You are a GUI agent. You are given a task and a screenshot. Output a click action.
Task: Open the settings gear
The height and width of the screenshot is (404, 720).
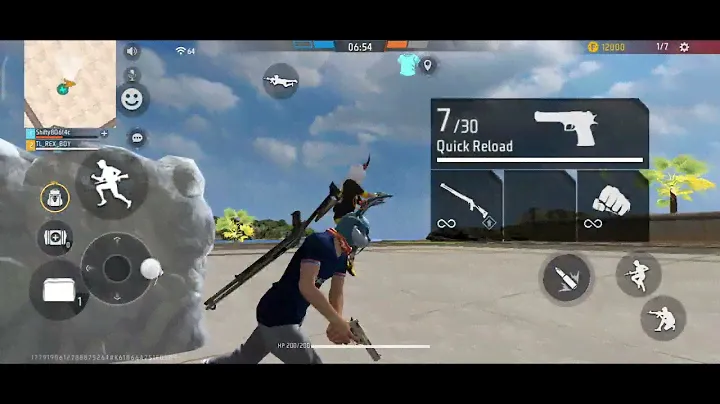pyautogui.click(x=684, y=47)
